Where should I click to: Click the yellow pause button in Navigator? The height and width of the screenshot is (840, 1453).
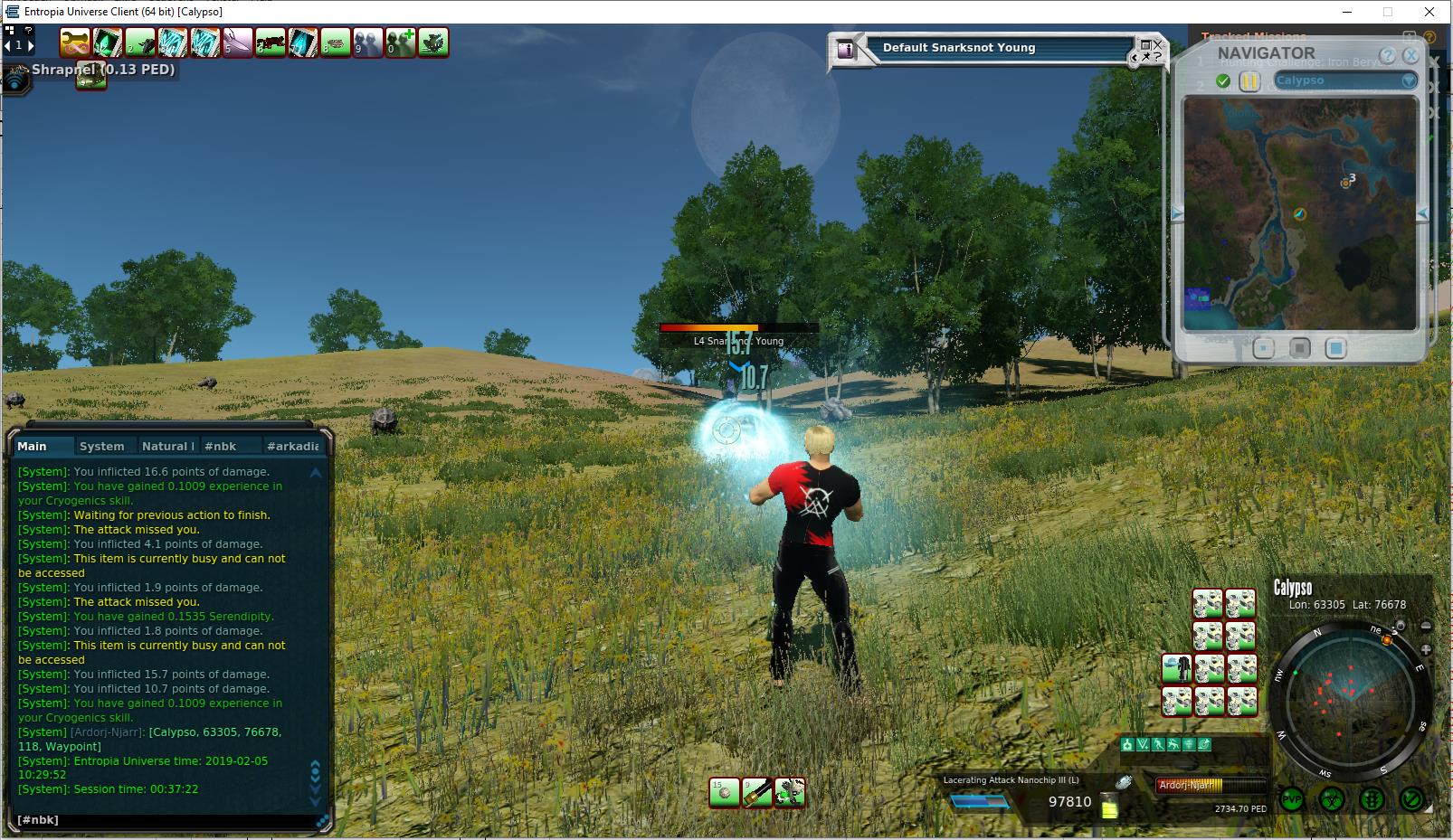point(1249,81)
